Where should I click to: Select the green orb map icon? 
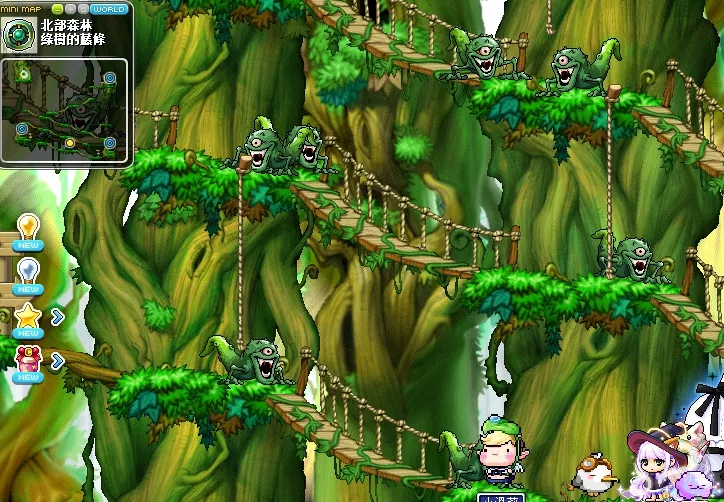click(19, 36)
